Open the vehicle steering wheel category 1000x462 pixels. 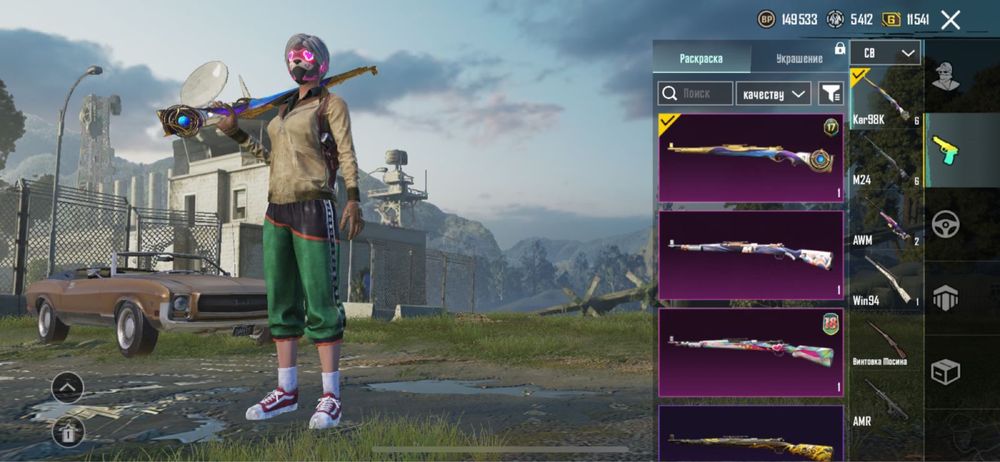click(945, 223)
